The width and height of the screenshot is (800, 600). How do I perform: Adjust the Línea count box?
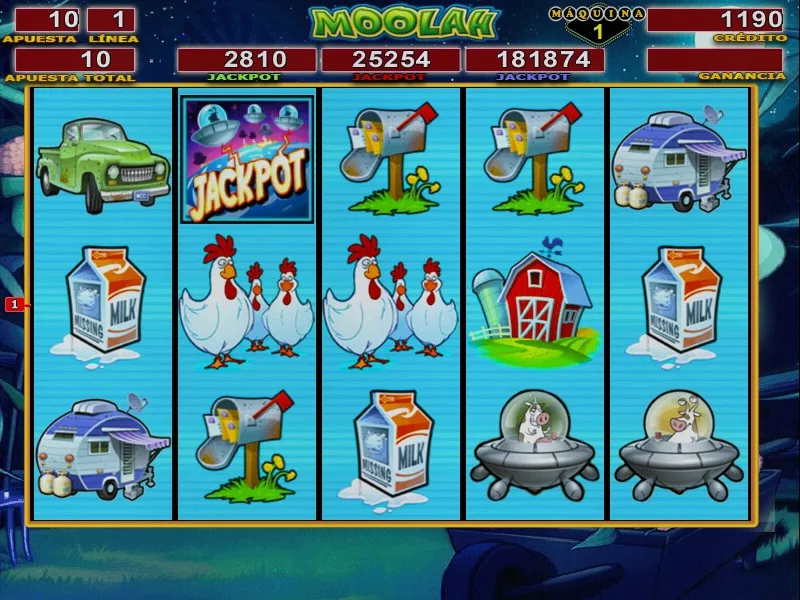(x=111, y=20)
